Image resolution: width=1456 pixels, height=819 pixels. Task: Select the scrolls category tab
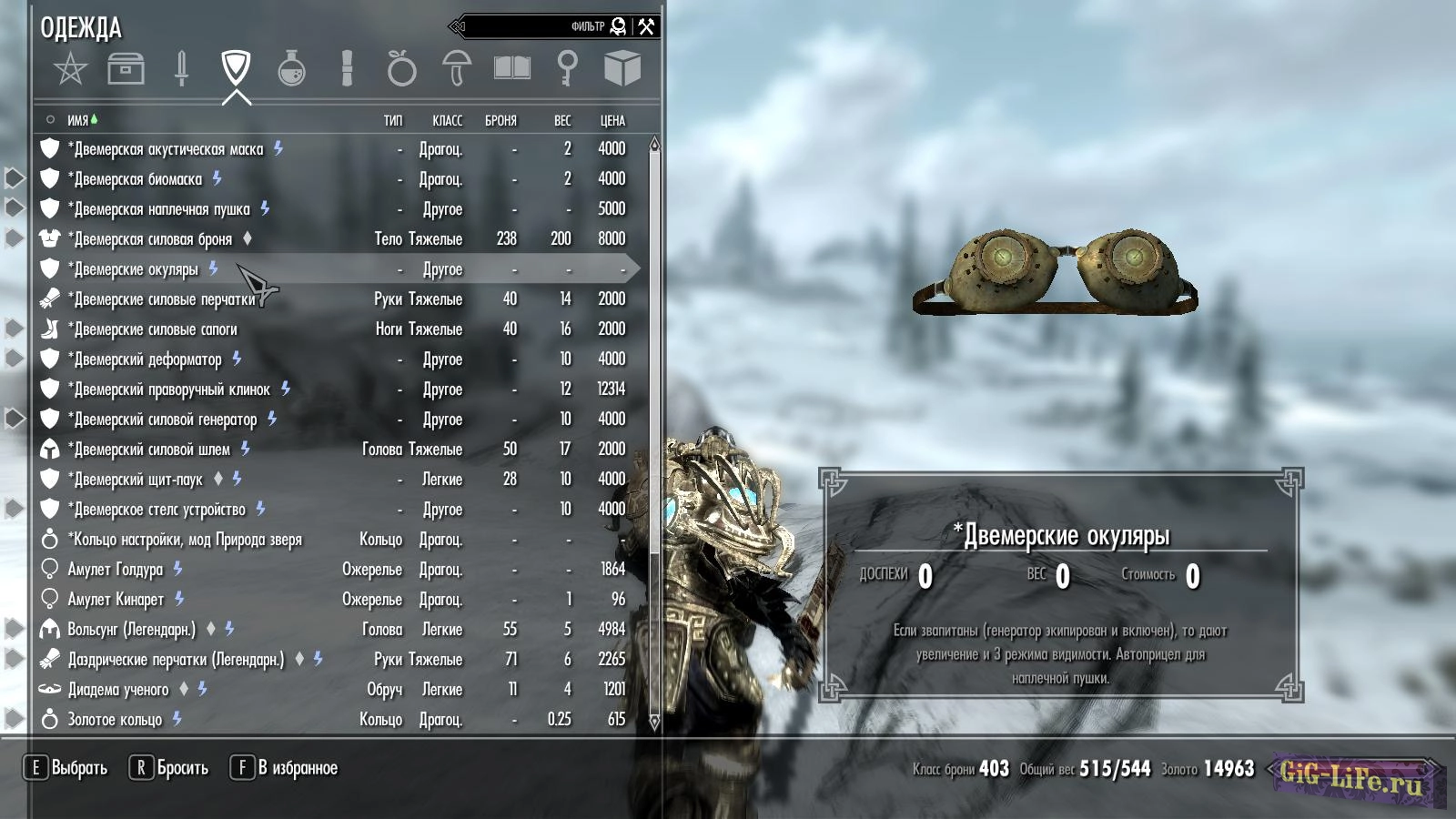click(347, 69)
